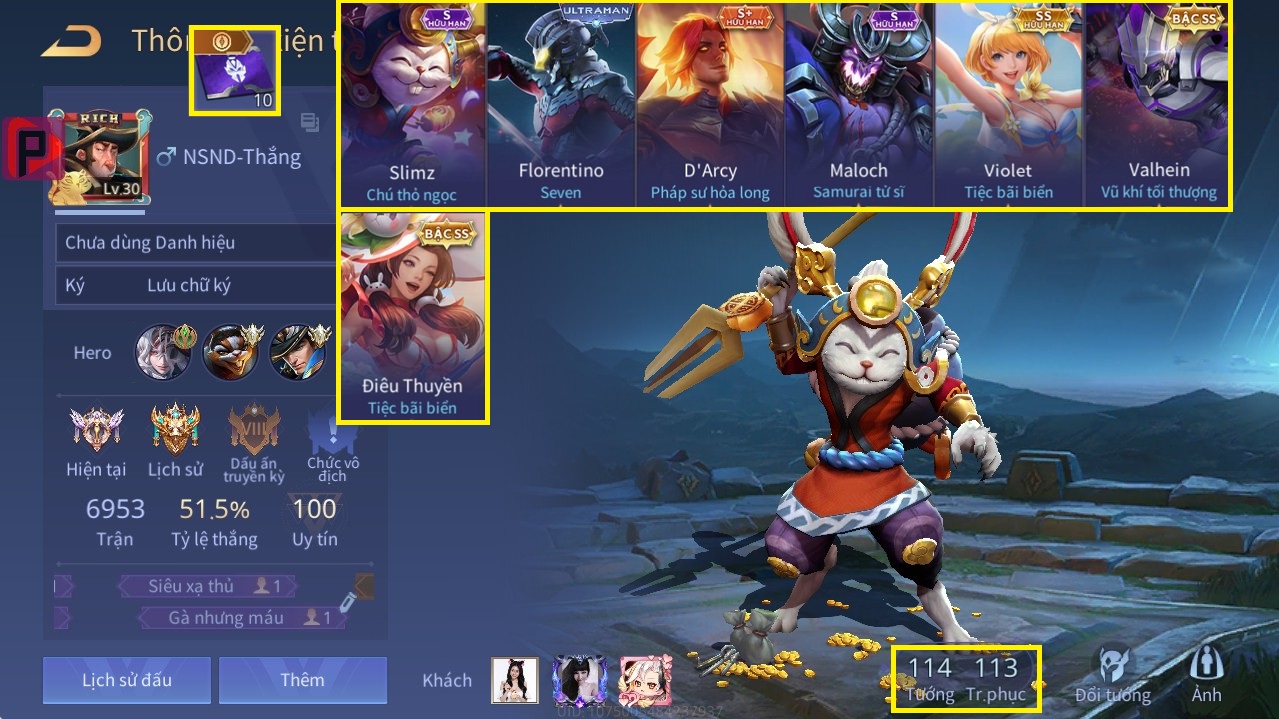Open the Dấu ấn truyền kỳ badge
This screenshot has height=719, width=1279.
tap(254, 442)
